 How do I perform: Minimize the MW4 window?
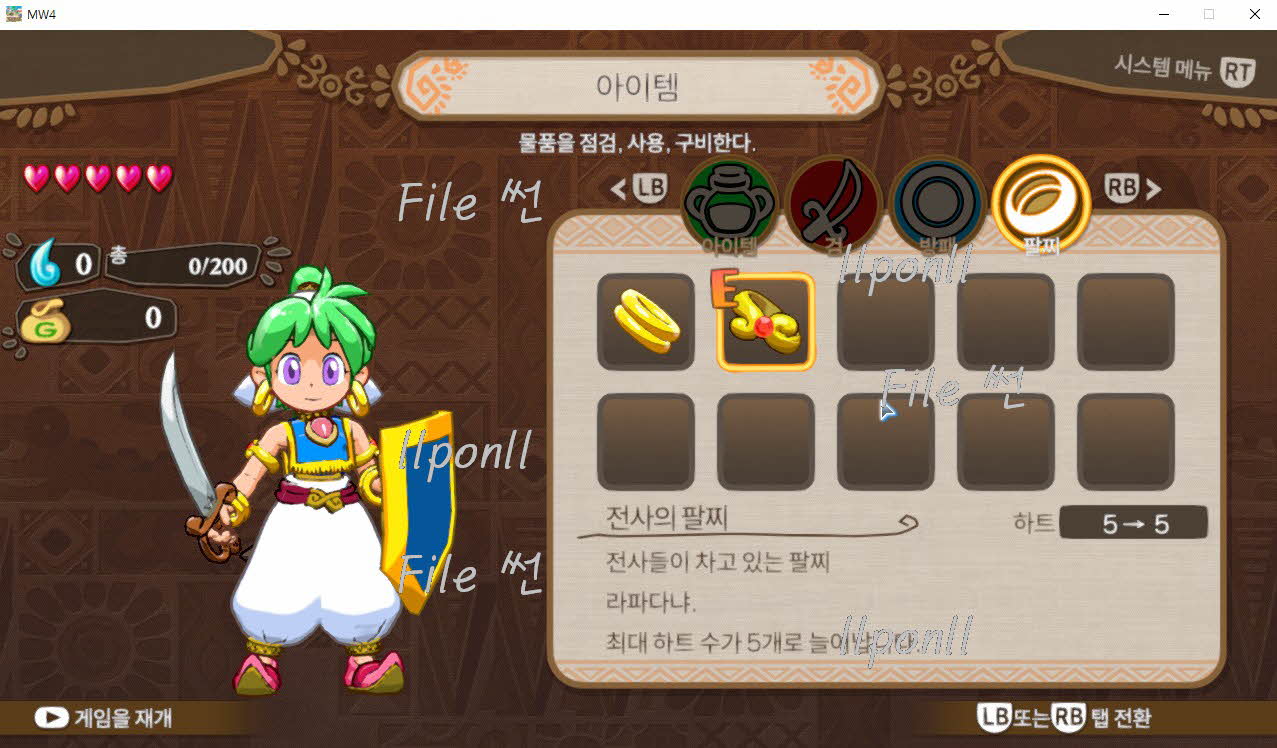click(1164, 14)
